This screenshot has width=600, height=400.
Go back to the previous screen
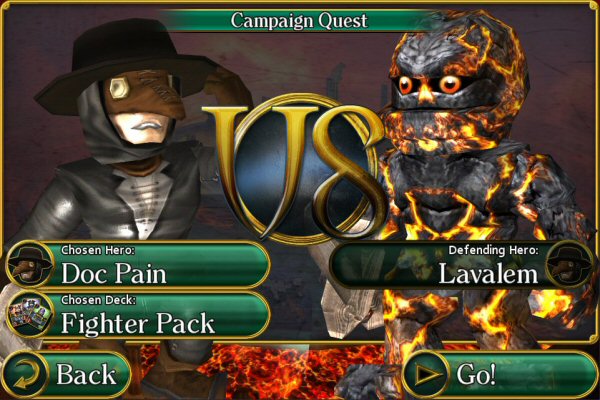66,375
